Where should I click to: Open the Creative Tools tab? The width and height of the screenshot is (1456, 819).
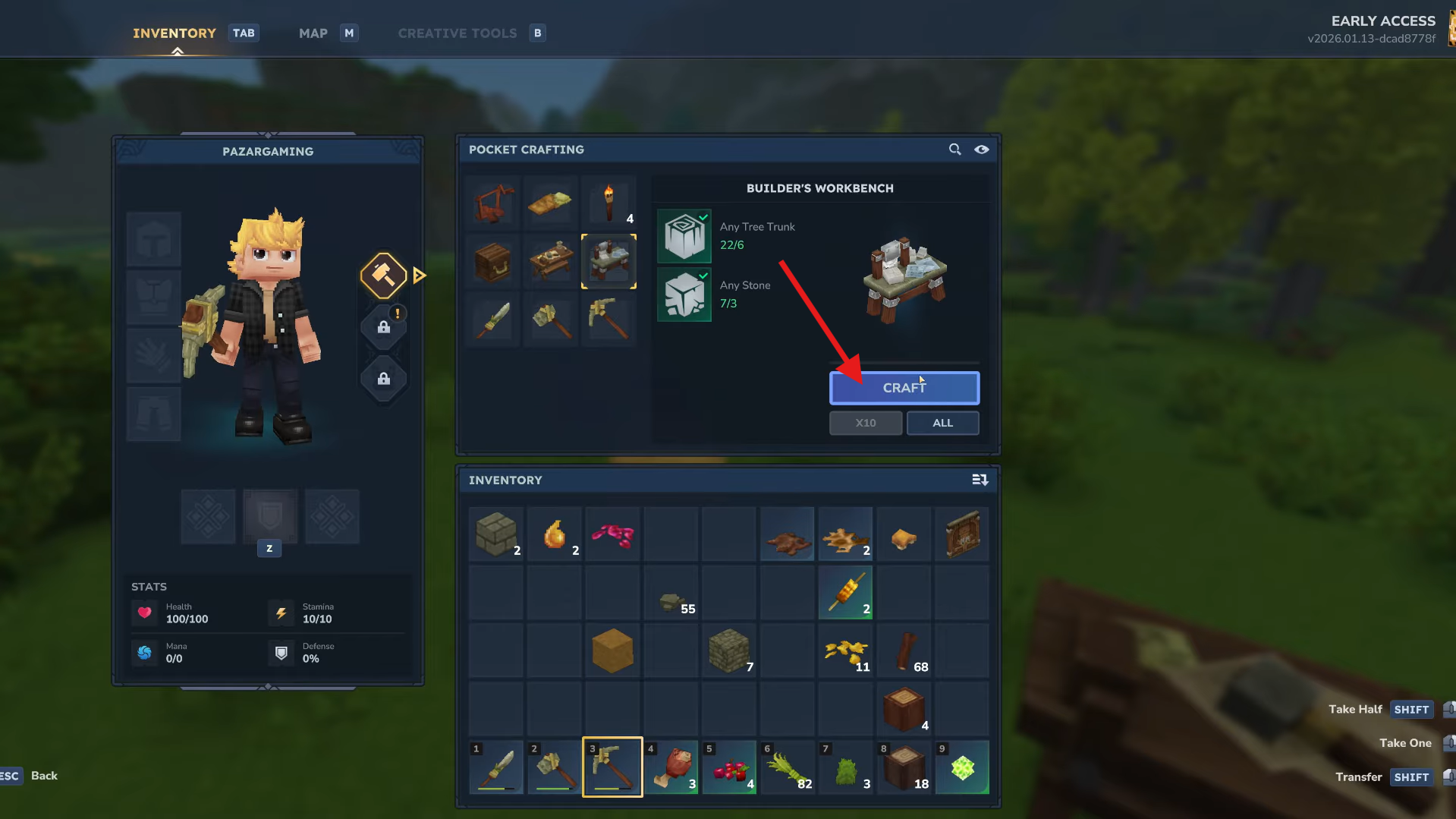[457, 33]
